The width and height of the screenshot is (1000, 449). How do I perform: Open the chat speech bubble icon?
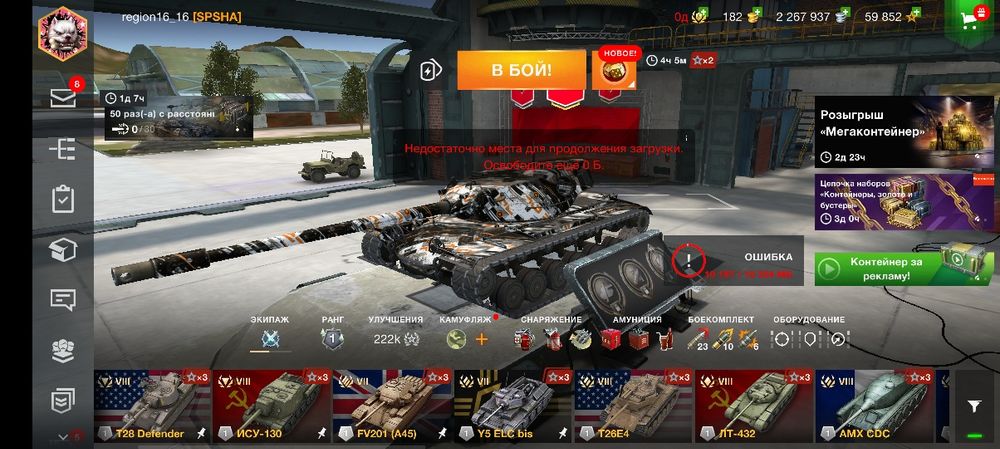[63, 299]
